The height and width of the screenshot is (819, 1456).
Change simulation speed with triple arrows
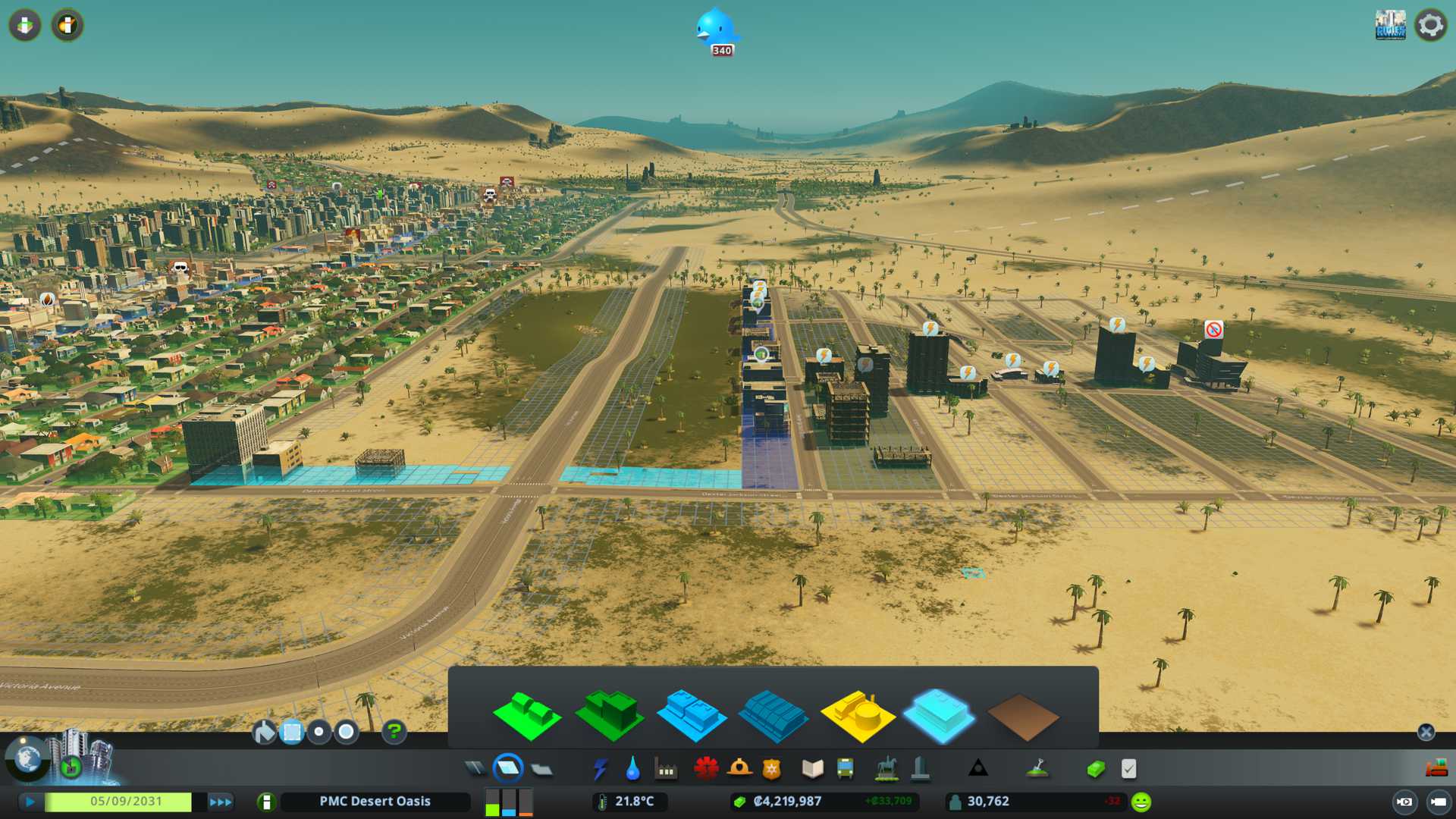click(x=221, y=802)
